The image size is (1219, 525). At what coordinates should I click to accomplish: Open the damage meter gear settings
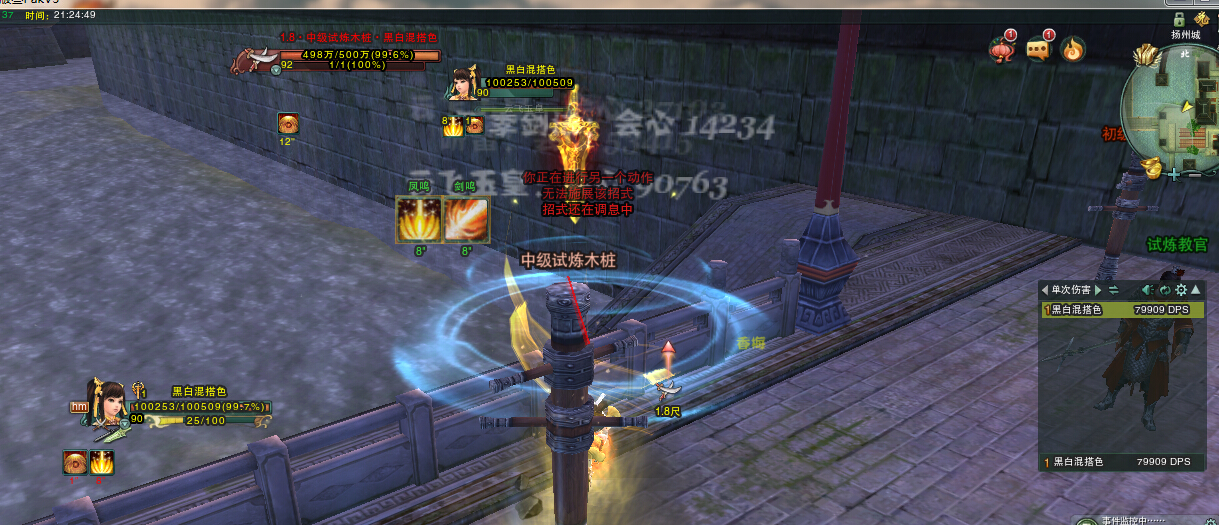[x=1180, y=290]
